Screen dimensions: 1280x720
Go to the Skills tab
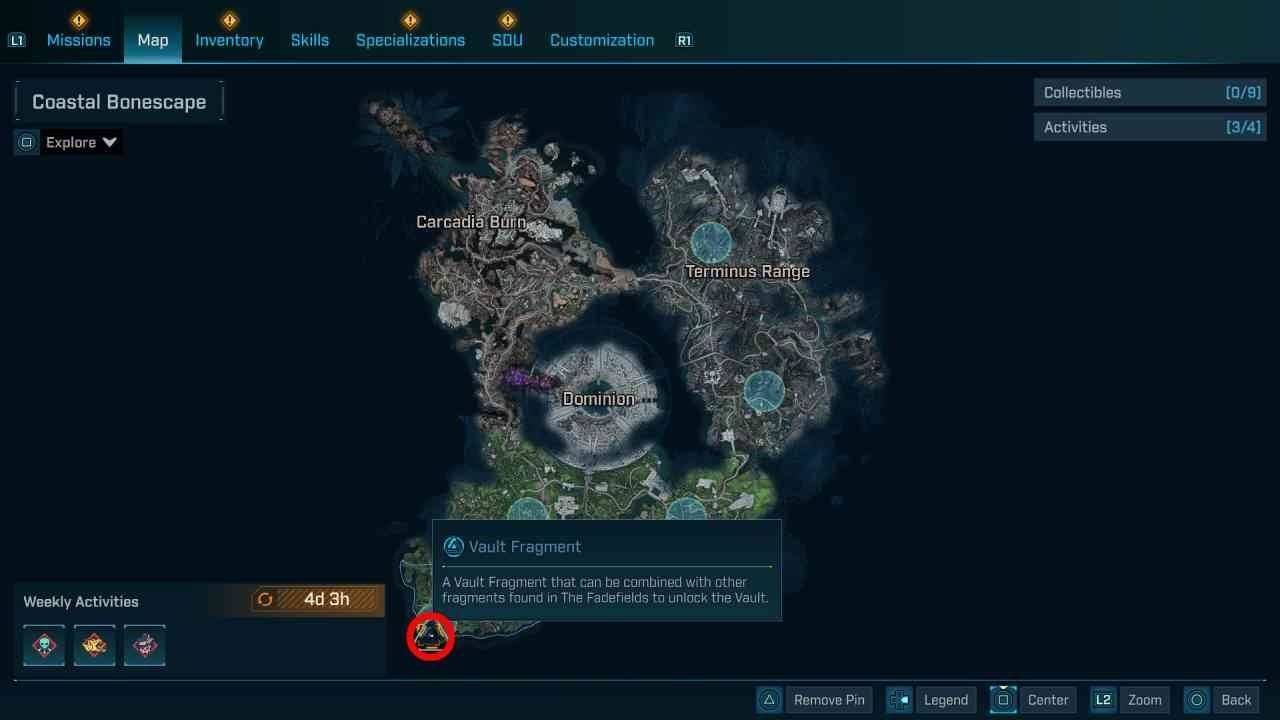click(x=310, y=40)
